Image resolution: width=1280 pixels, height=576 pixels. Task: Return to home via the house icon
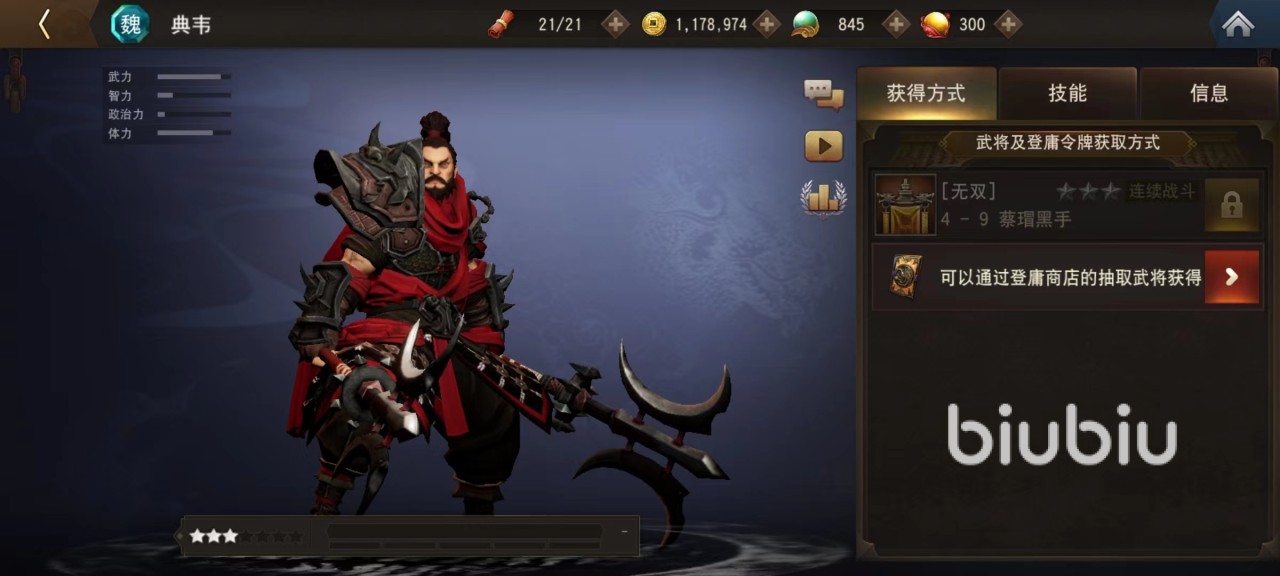(x=1238, y=24)
